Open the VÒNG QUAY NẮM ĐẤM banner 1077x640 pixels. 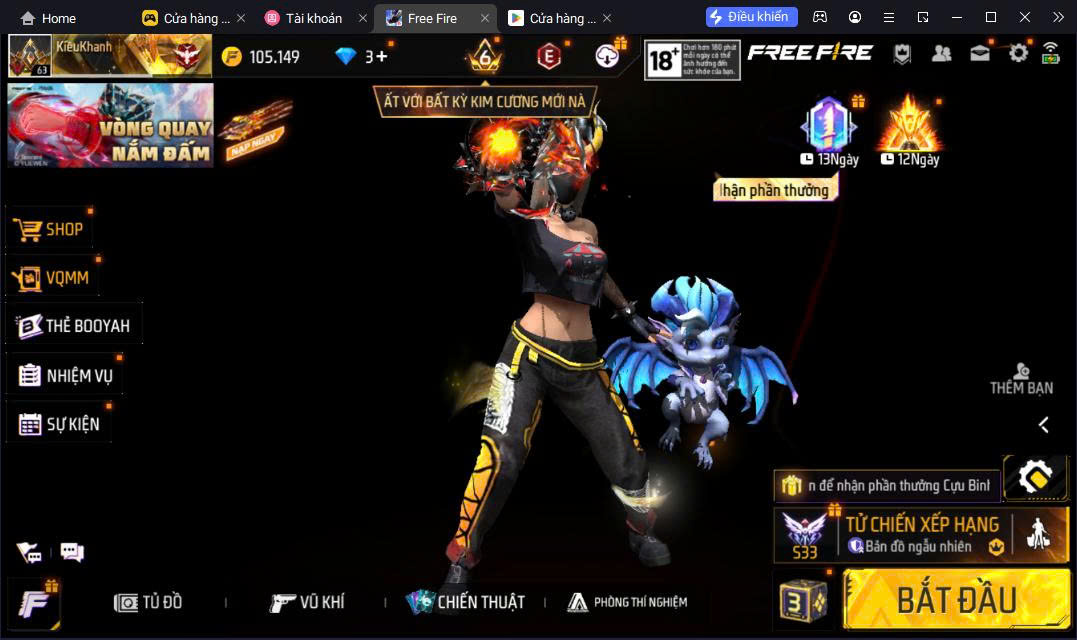(x=110, y=125)
